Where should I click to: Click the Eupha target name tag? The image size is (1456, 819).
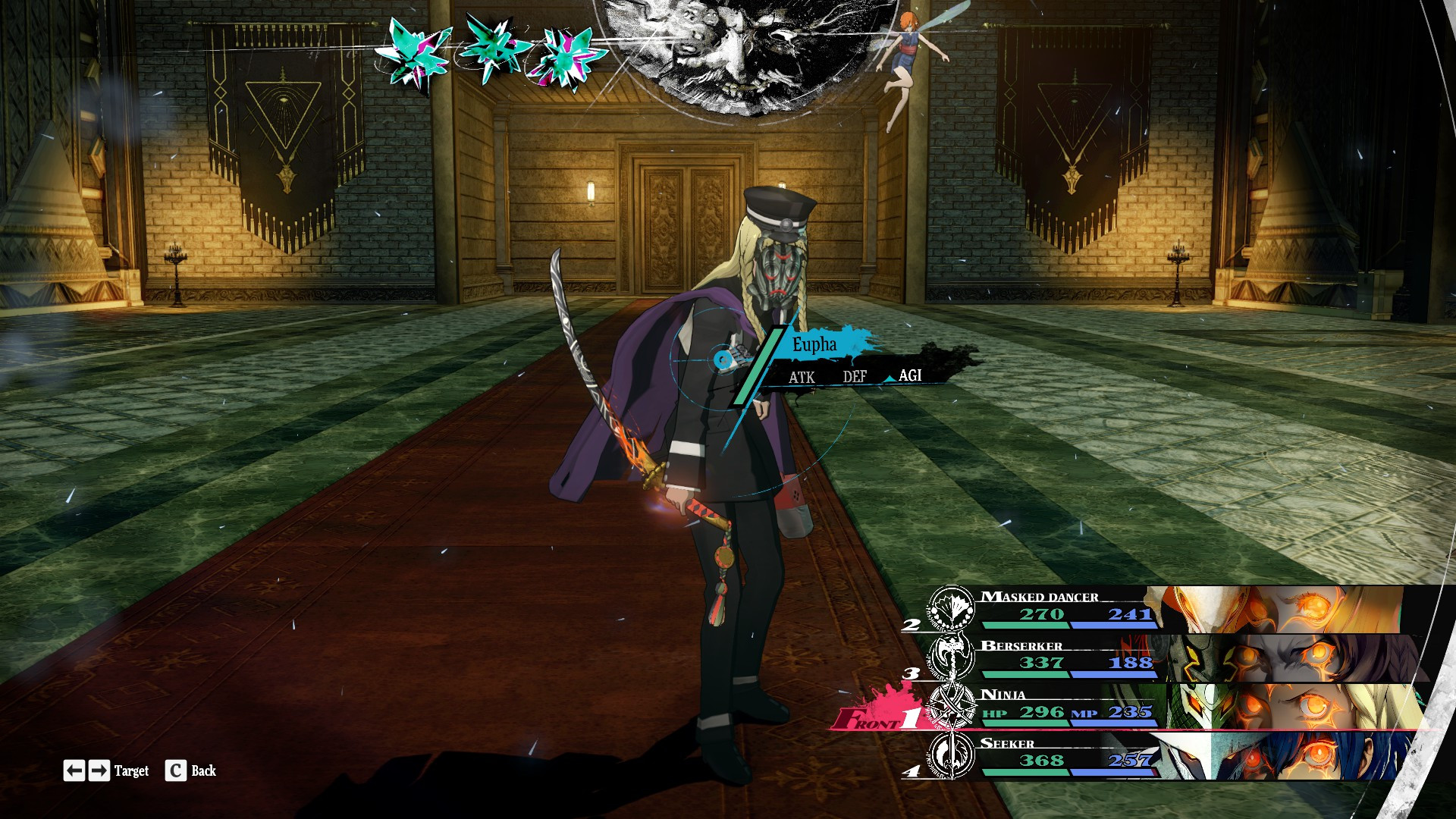click(x=815, y=345)
